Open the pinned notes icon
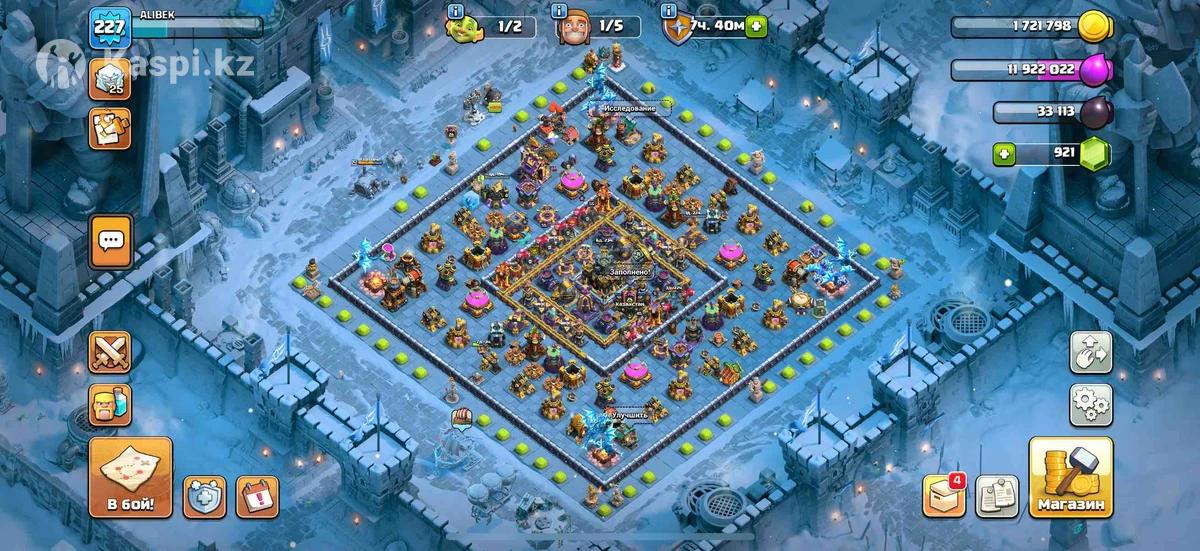 996,497
